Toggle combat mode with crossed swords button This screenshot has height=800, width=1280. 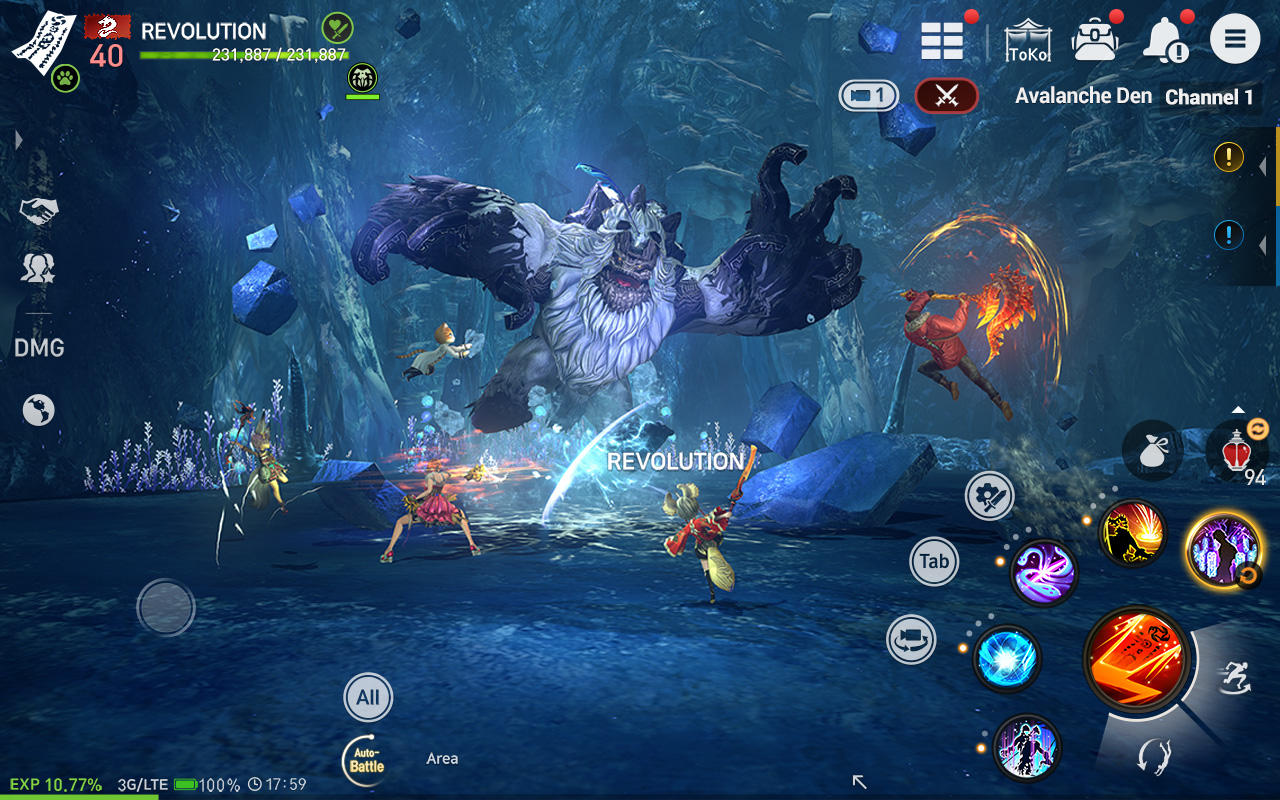click(x=946, y=97)
